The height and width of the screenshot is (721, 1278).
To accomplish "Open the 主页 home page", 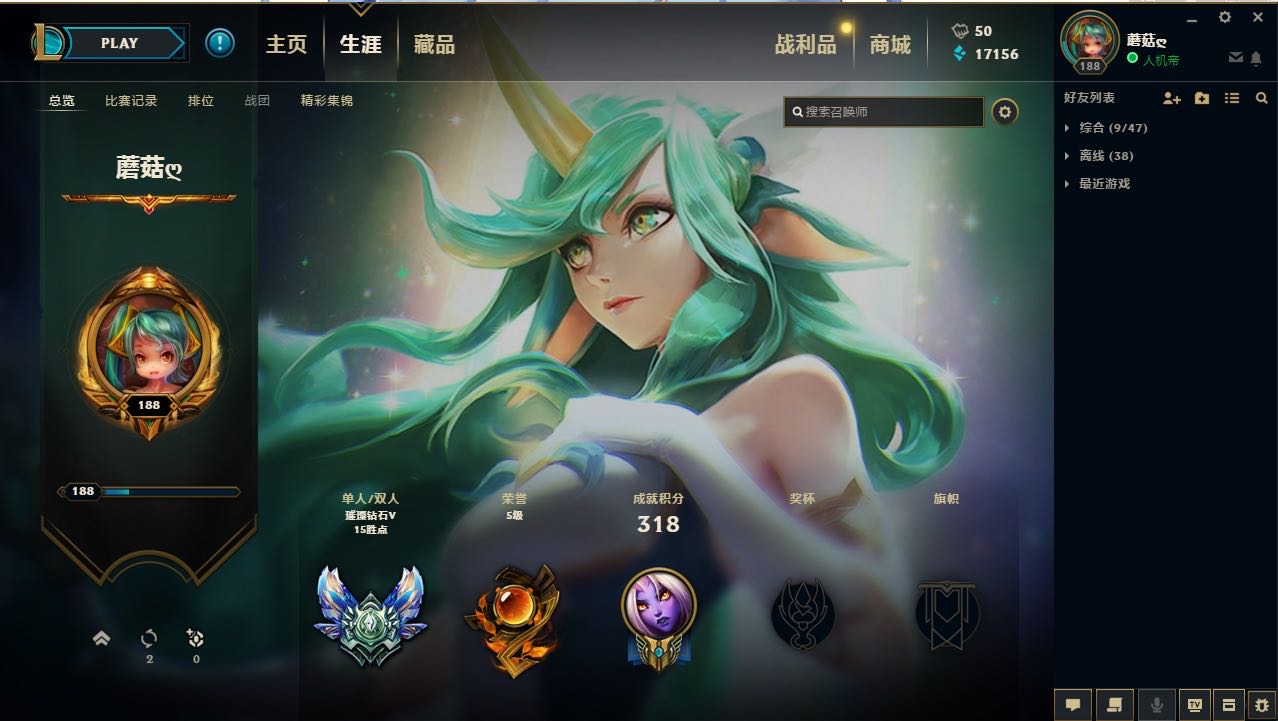I will pos(286,44).
